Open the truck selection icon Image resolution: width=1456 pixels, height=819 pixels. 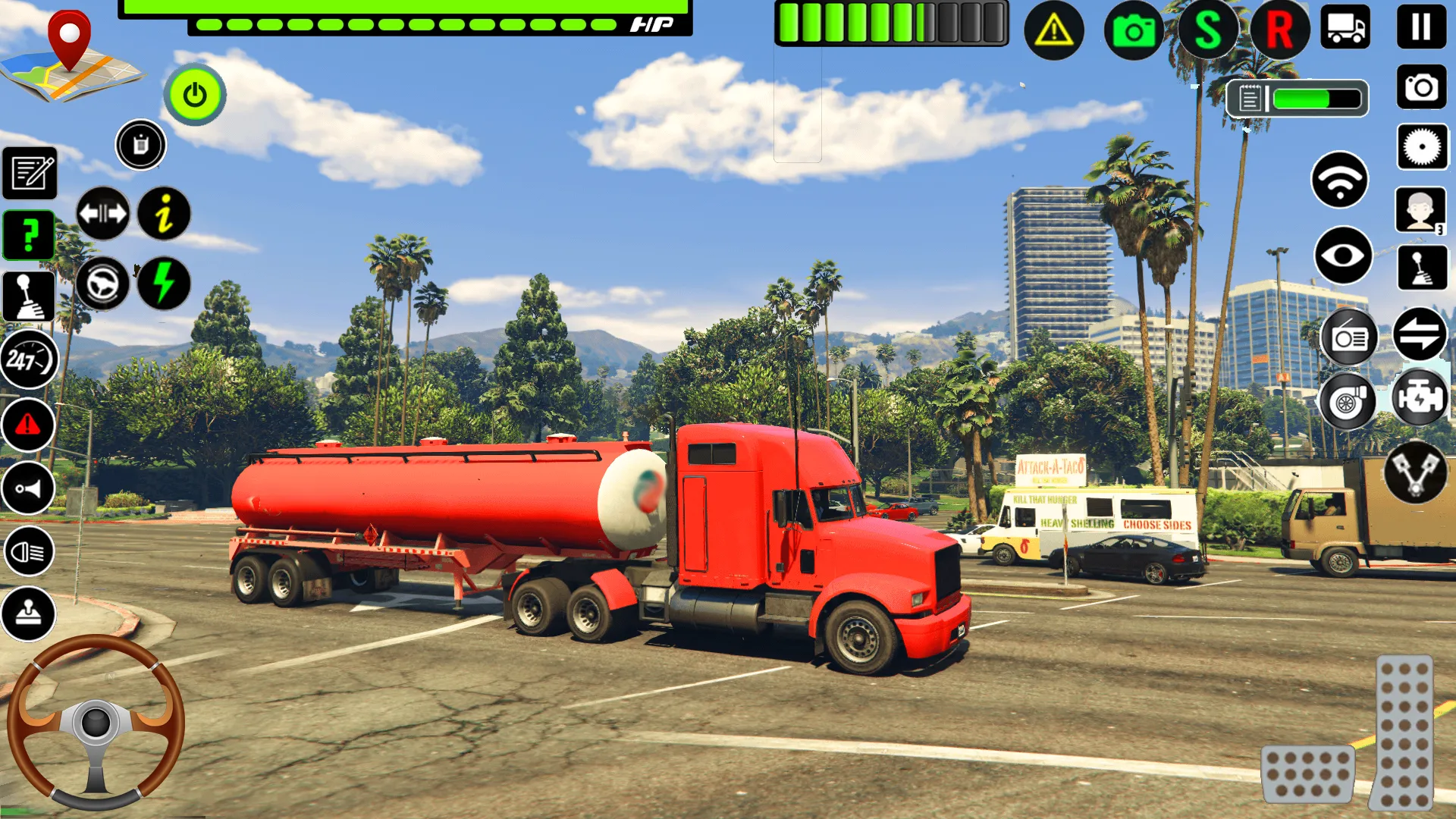1345,27
